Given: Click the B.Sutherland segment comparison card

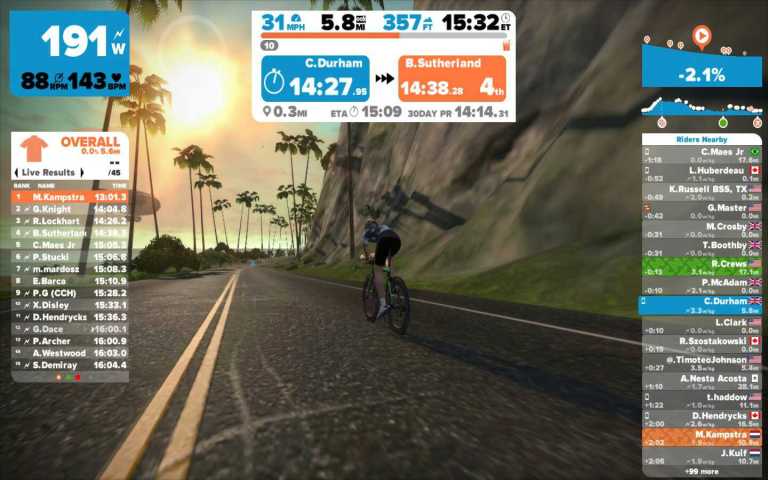Looking at the screenshot, I should 451,79.
